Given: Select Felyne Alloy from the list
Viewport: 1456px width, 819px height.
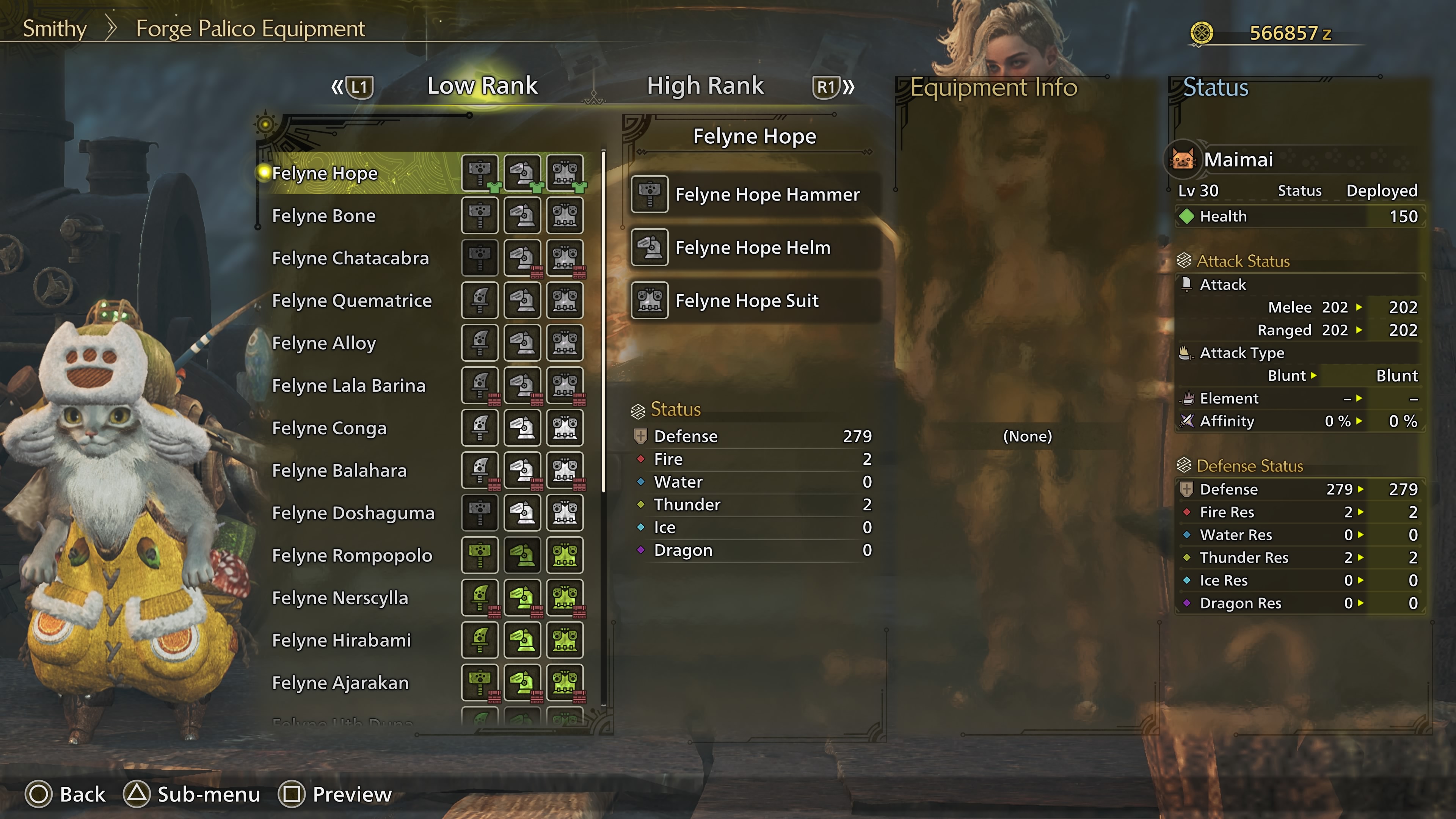Looking at the screenshot, I should click(x=324, y=343).
